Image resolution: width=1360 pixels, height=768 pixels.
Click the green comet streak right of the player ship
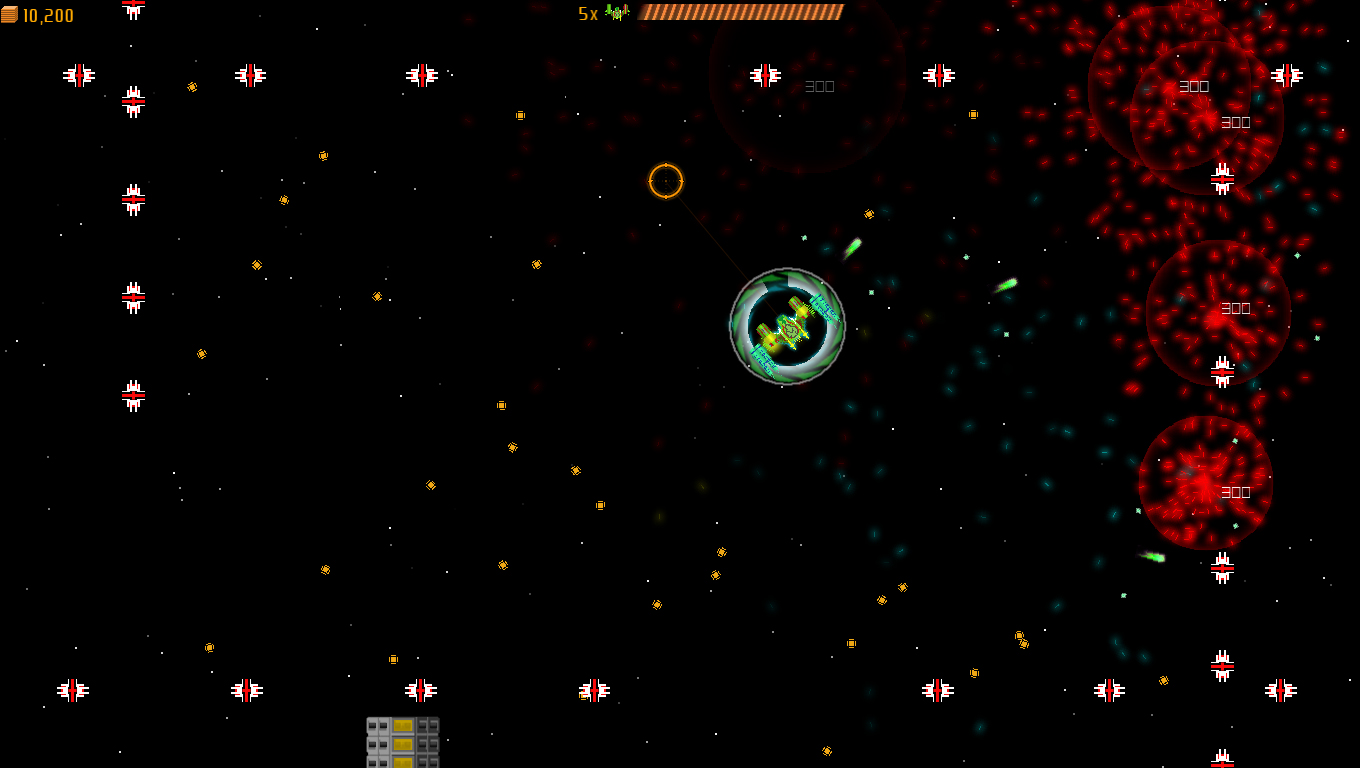coord(852,247)
